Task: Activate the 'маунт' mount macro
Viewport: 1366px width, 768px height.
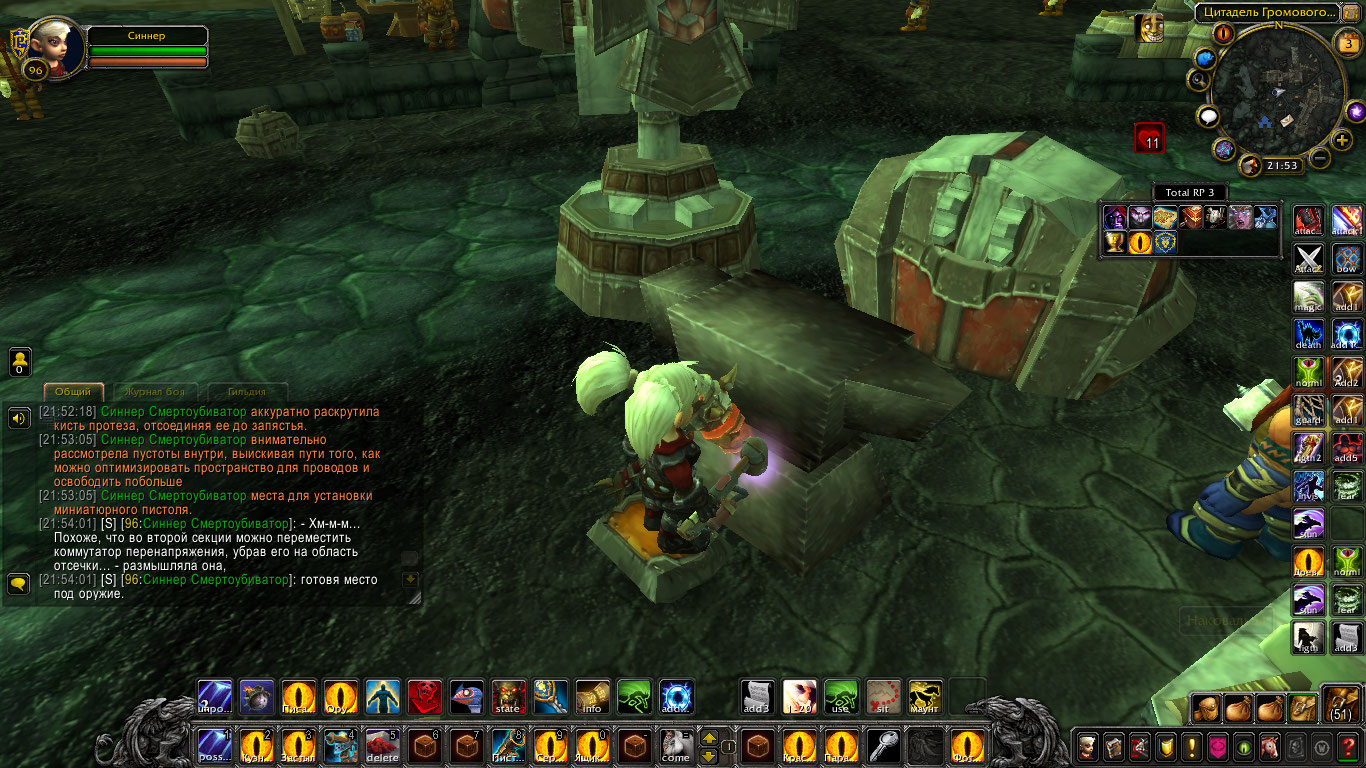Action: coord(925,697)
